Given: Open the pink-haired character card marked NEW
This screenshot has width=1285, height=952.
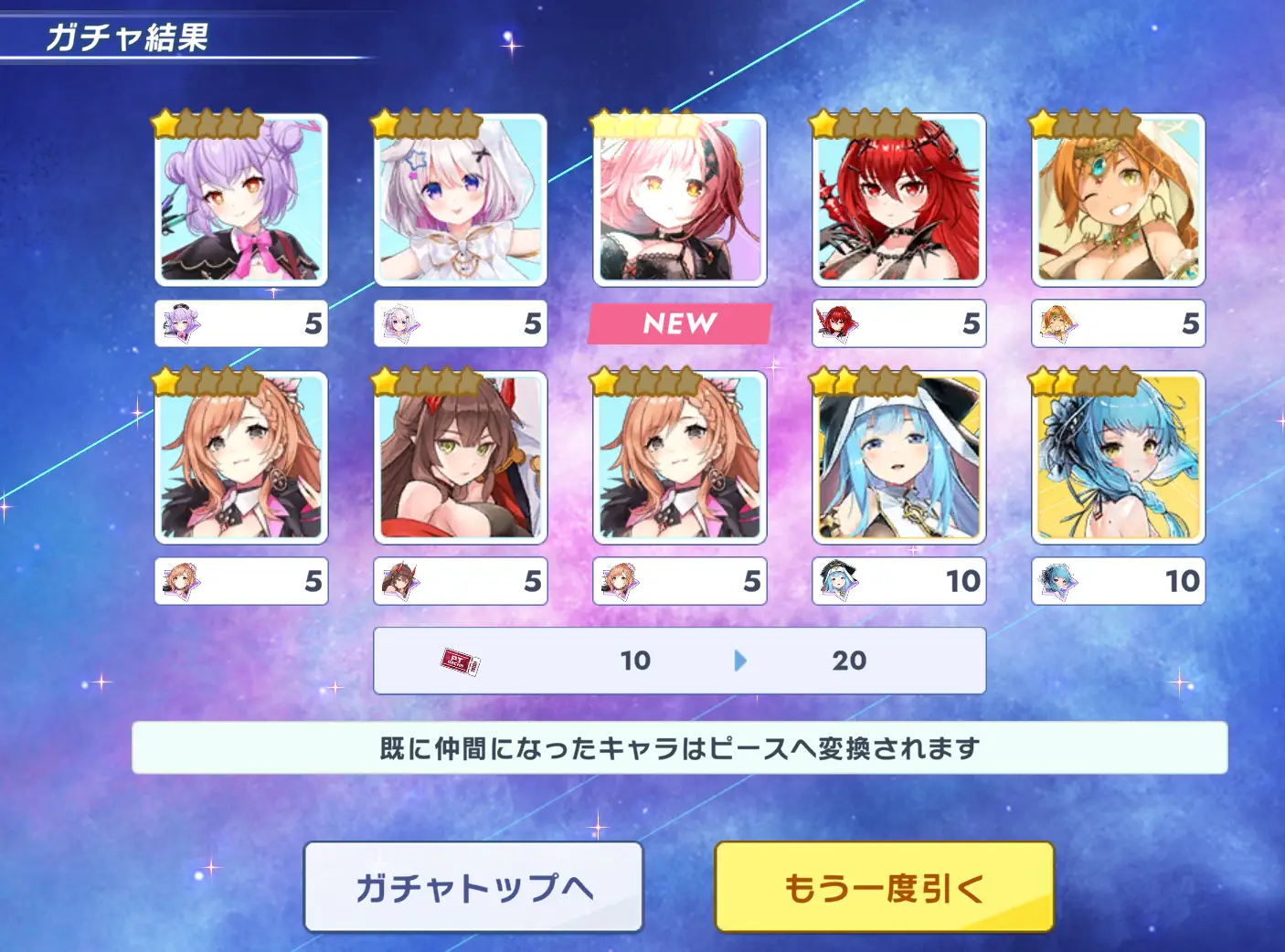Looking at the screenshot, I should (x=680, y=200).
